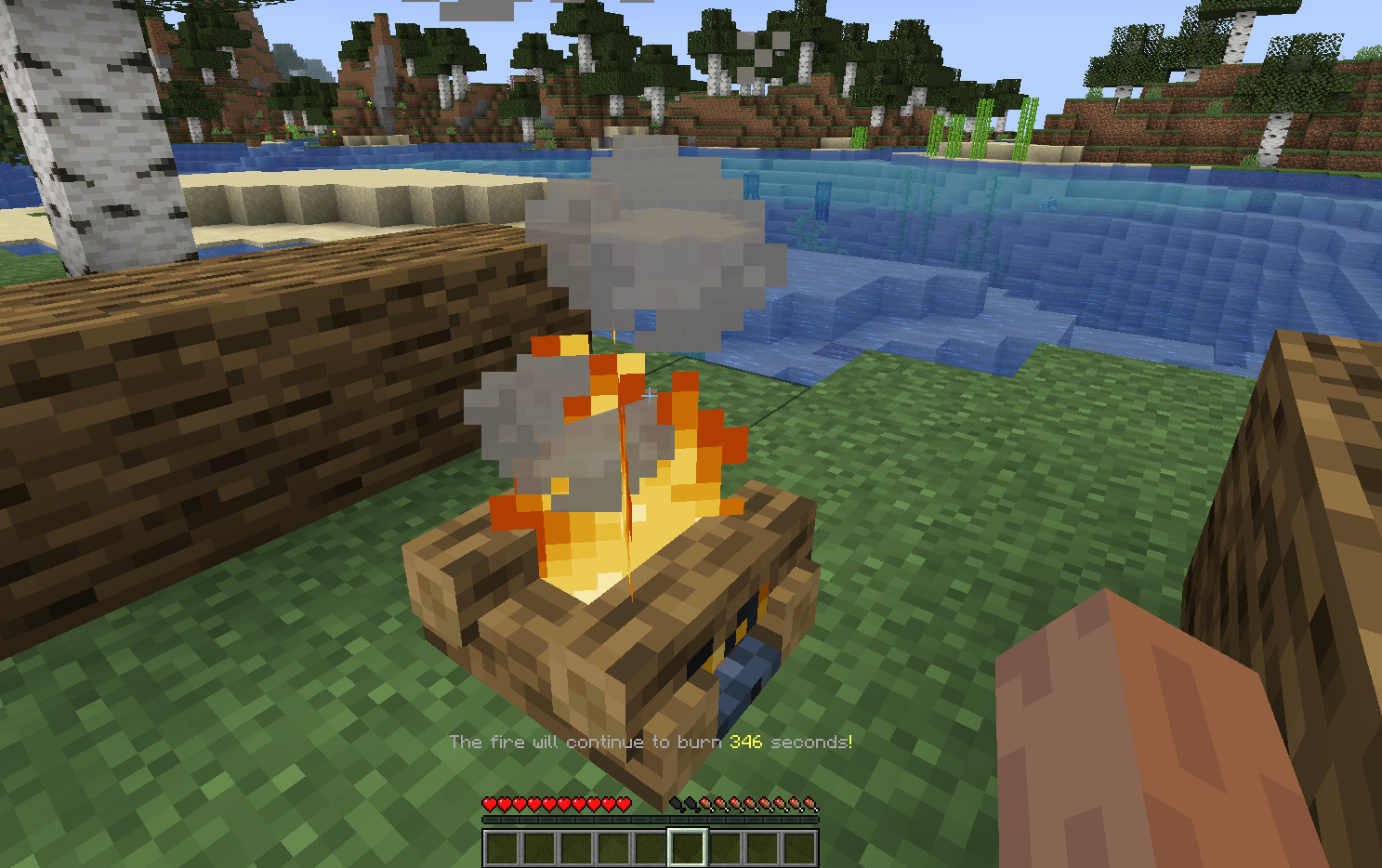Click the crosshair at screen center

click(x=649, y=396)
